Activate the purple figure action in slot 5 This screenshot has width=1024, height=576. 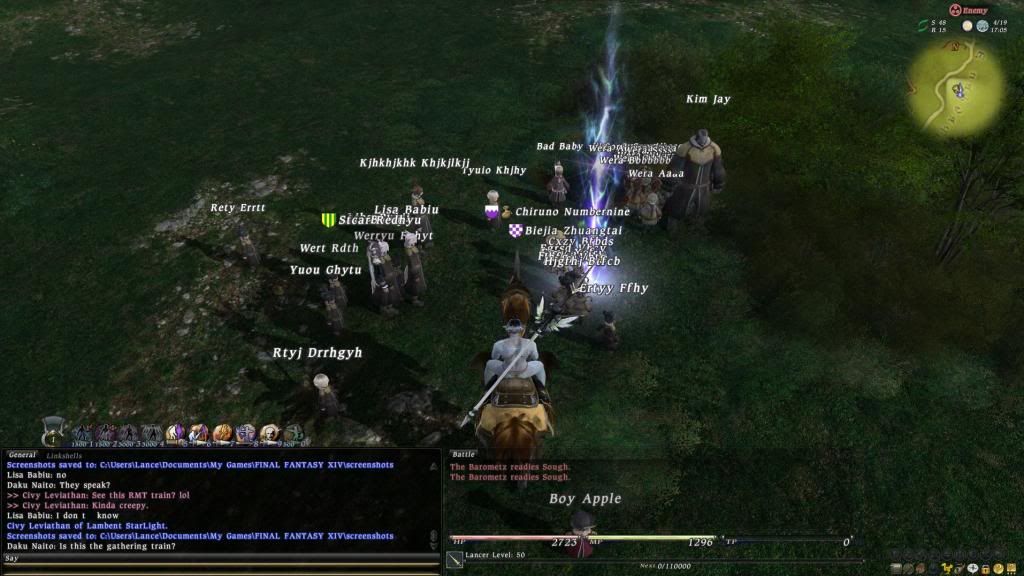coord(176,434)
